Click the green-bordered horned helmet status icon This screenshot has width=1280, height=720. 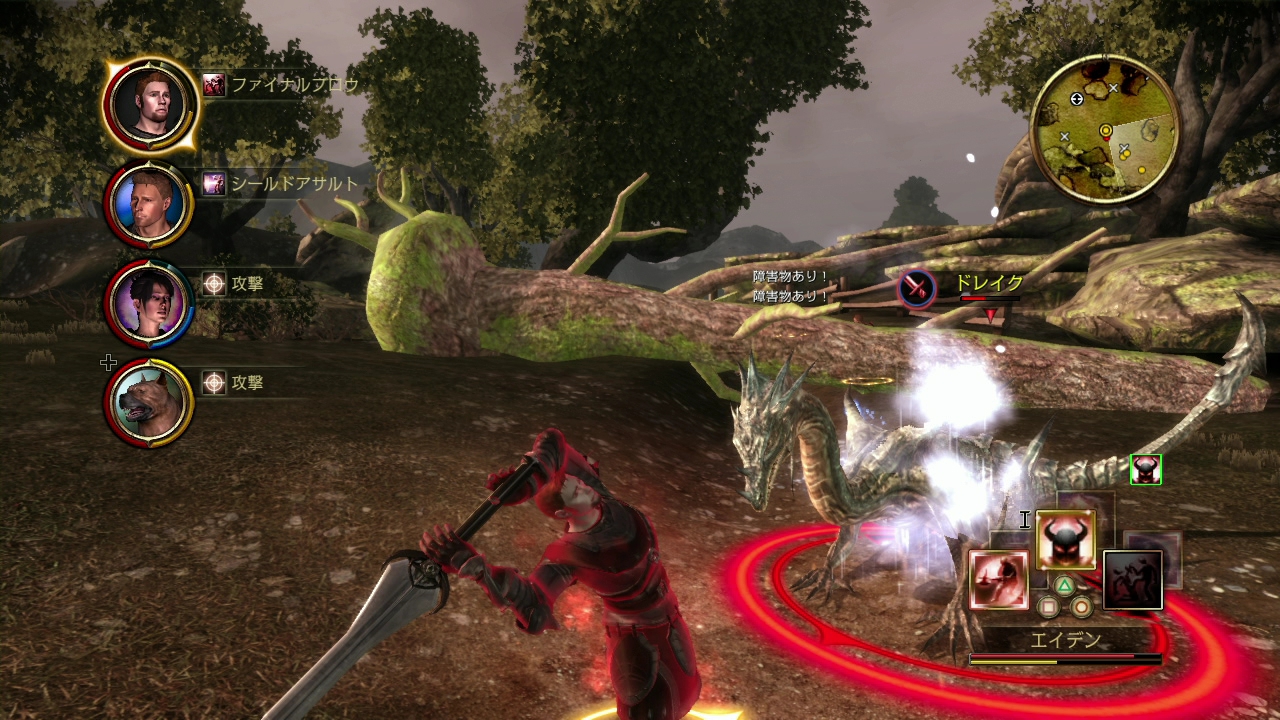(x=1145, y=469)
